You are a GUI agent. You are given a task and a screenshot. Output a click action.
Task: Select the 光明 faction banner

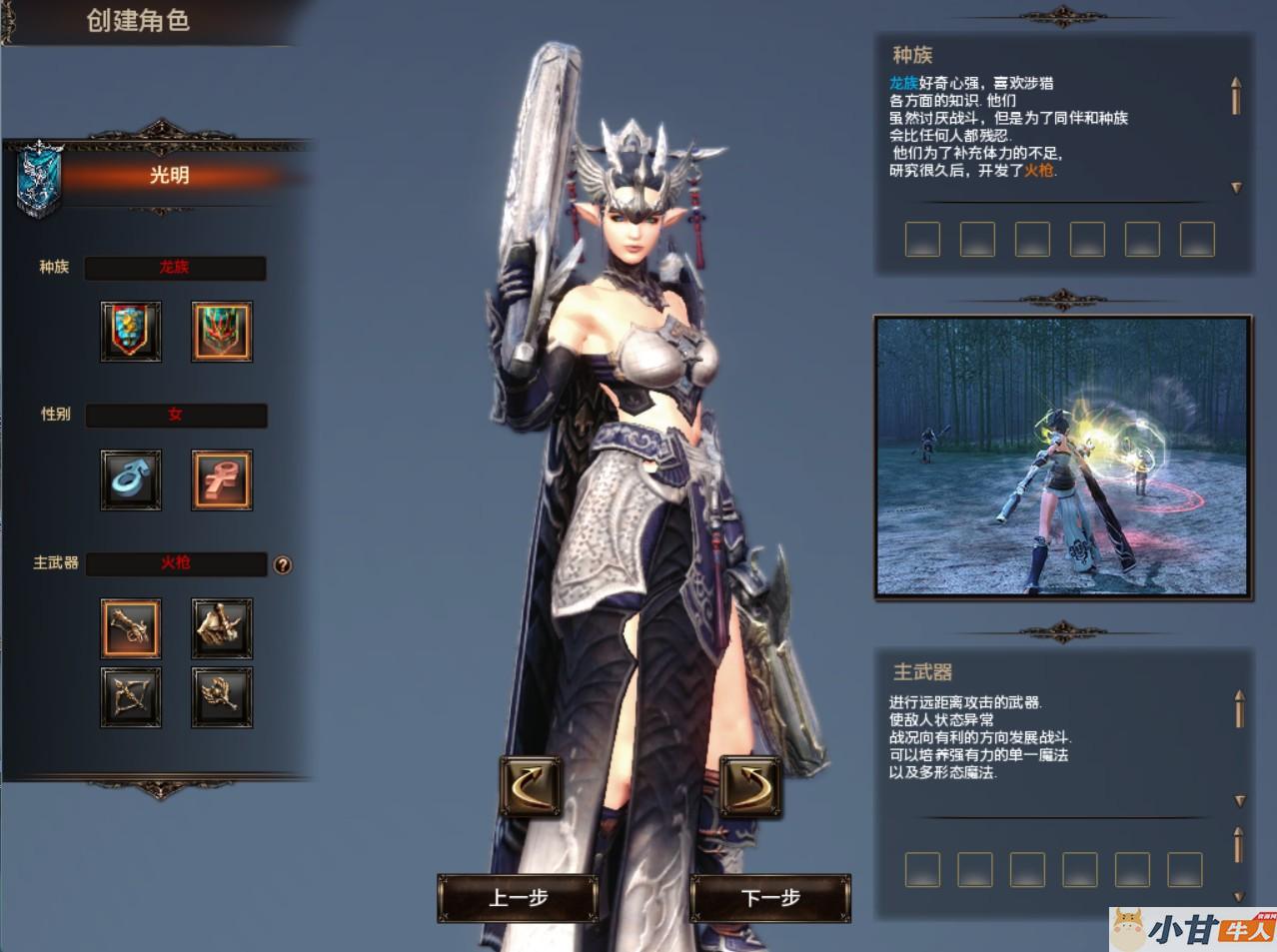tap(168, 176)
